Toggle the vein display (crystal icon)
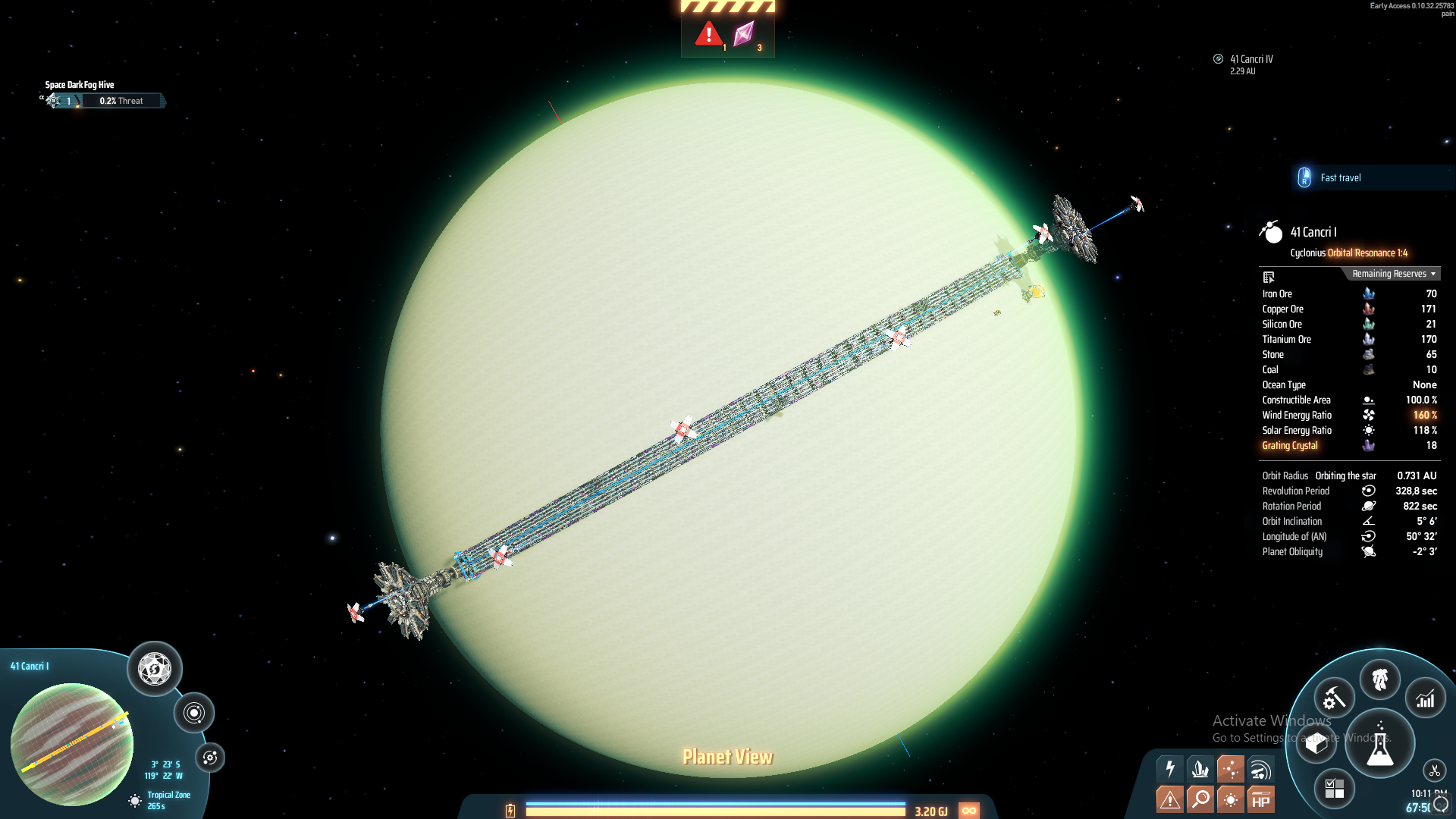1456x819 pixels. [x=1199, y=769]
